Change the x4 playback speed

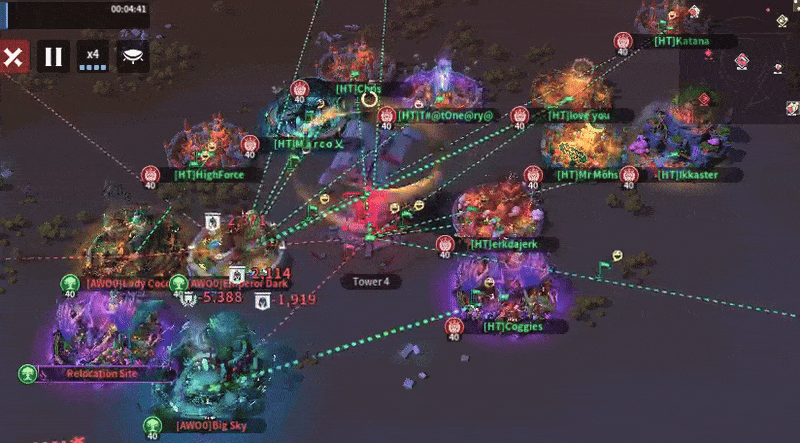click(93, 57)
